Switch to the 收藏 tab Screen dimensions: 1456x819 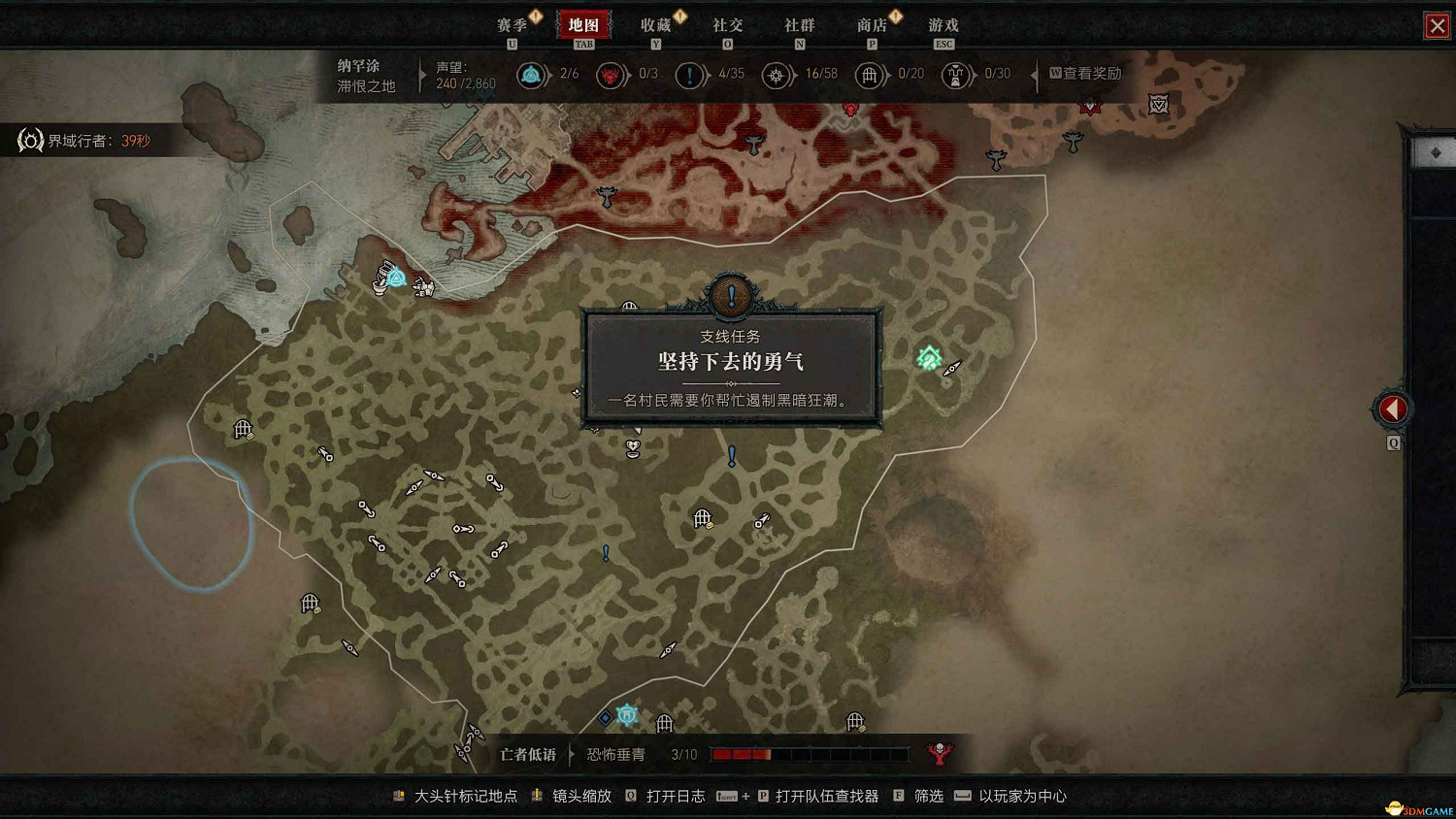point(658,24)
